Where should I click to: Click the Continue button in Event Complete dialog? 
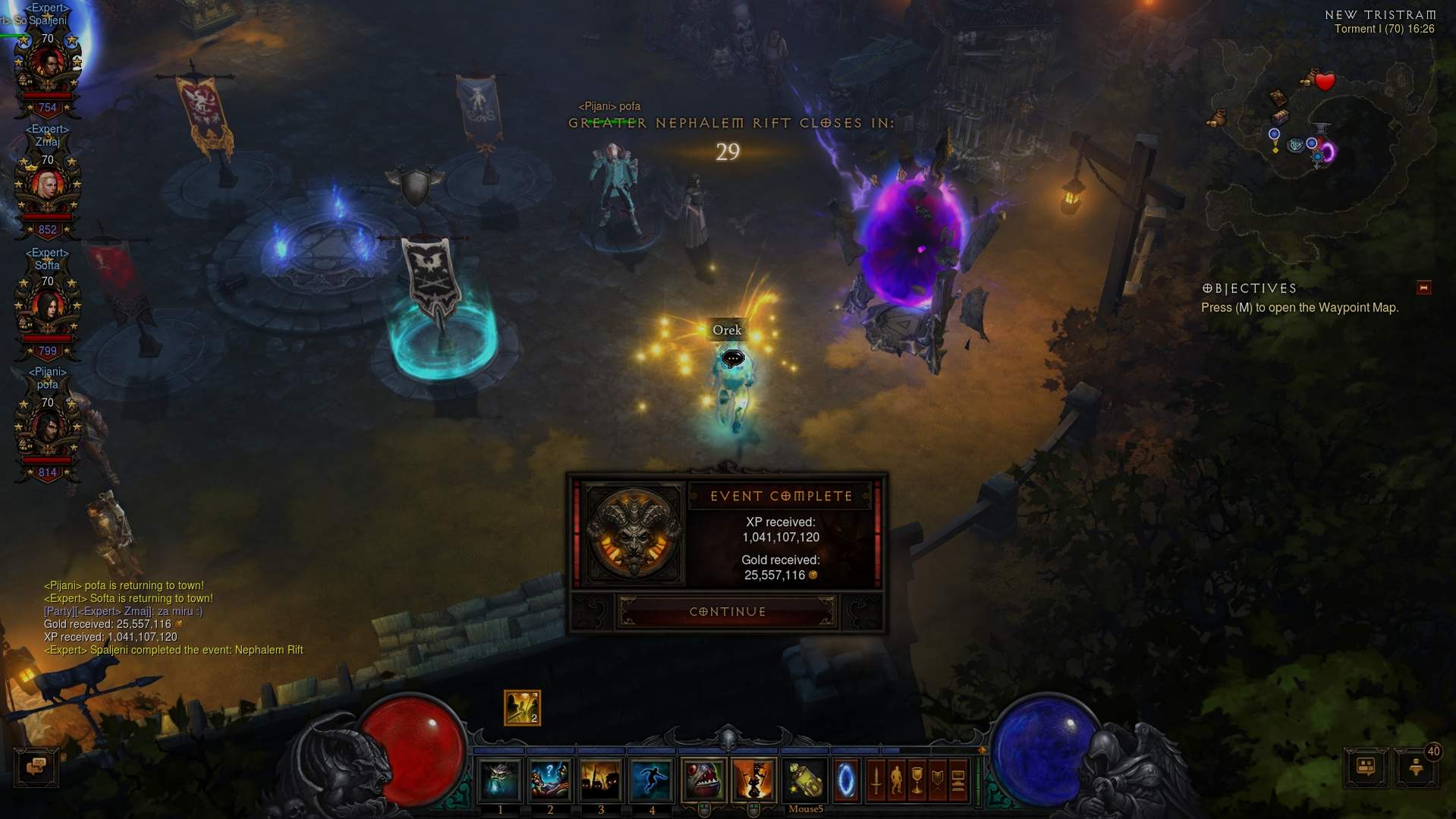tap(727, 612)
